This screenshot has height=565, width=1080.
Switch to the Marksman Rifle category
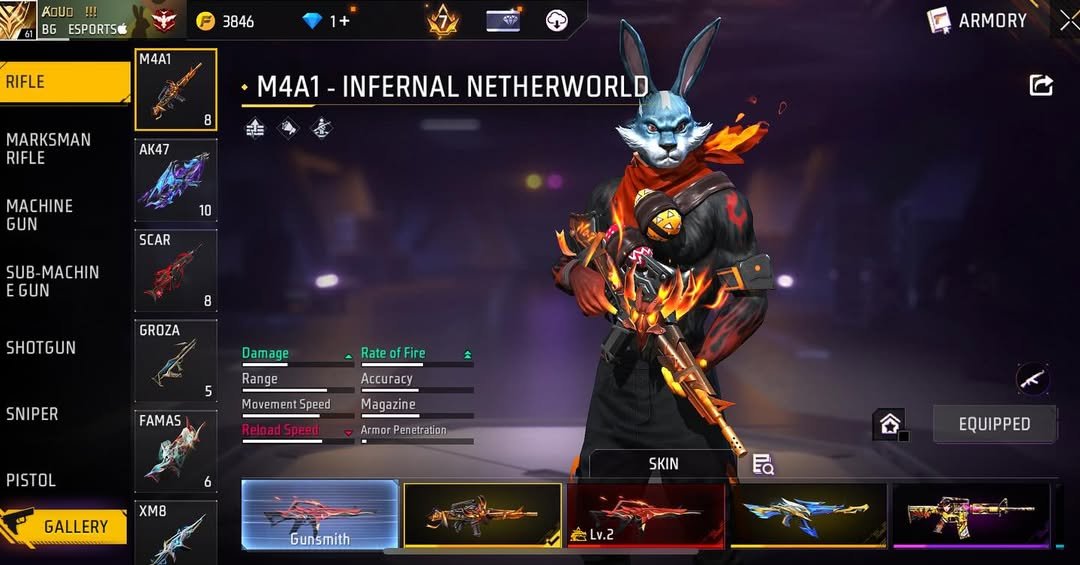pyautogui.click(x=50, y=148)
